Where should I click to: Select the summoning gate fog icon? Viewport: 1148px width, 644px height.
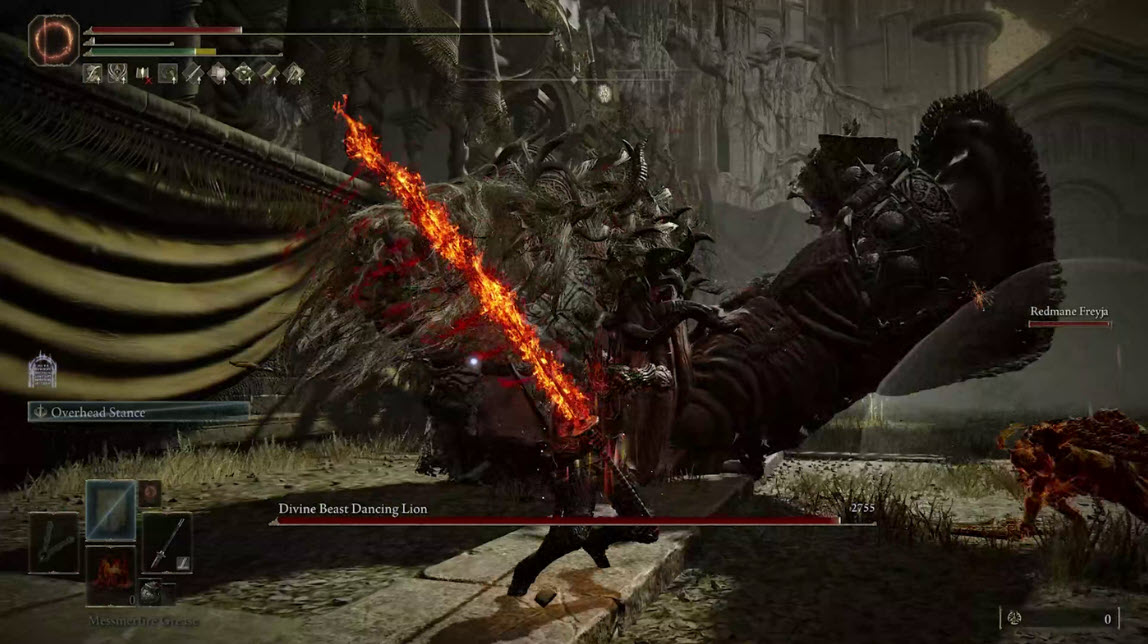click(x=42, y=370)
